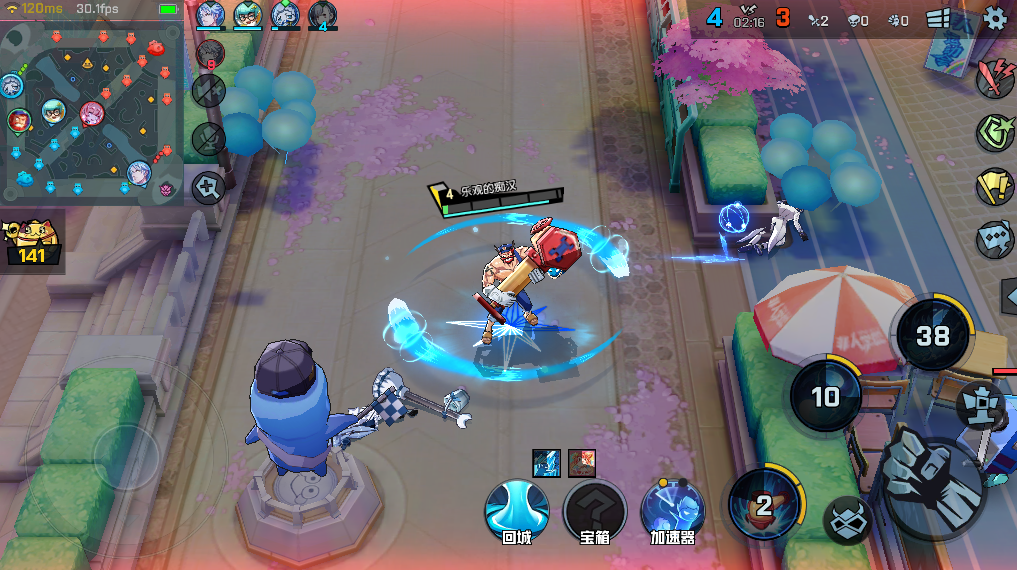Tap the minion-target mask button

click(846, 518)
